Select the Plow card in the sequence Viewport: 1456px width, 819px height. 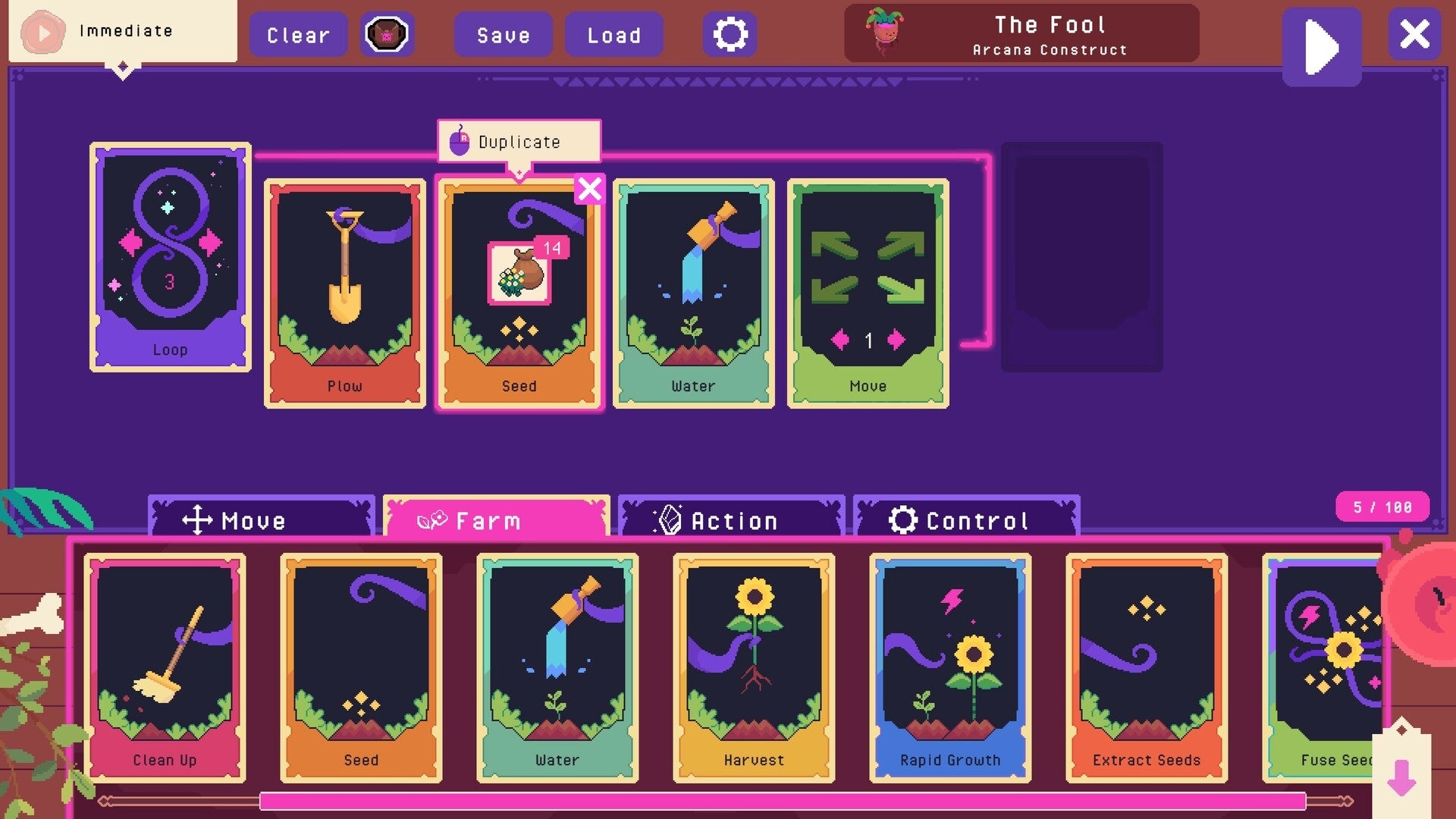pos(345,296)
